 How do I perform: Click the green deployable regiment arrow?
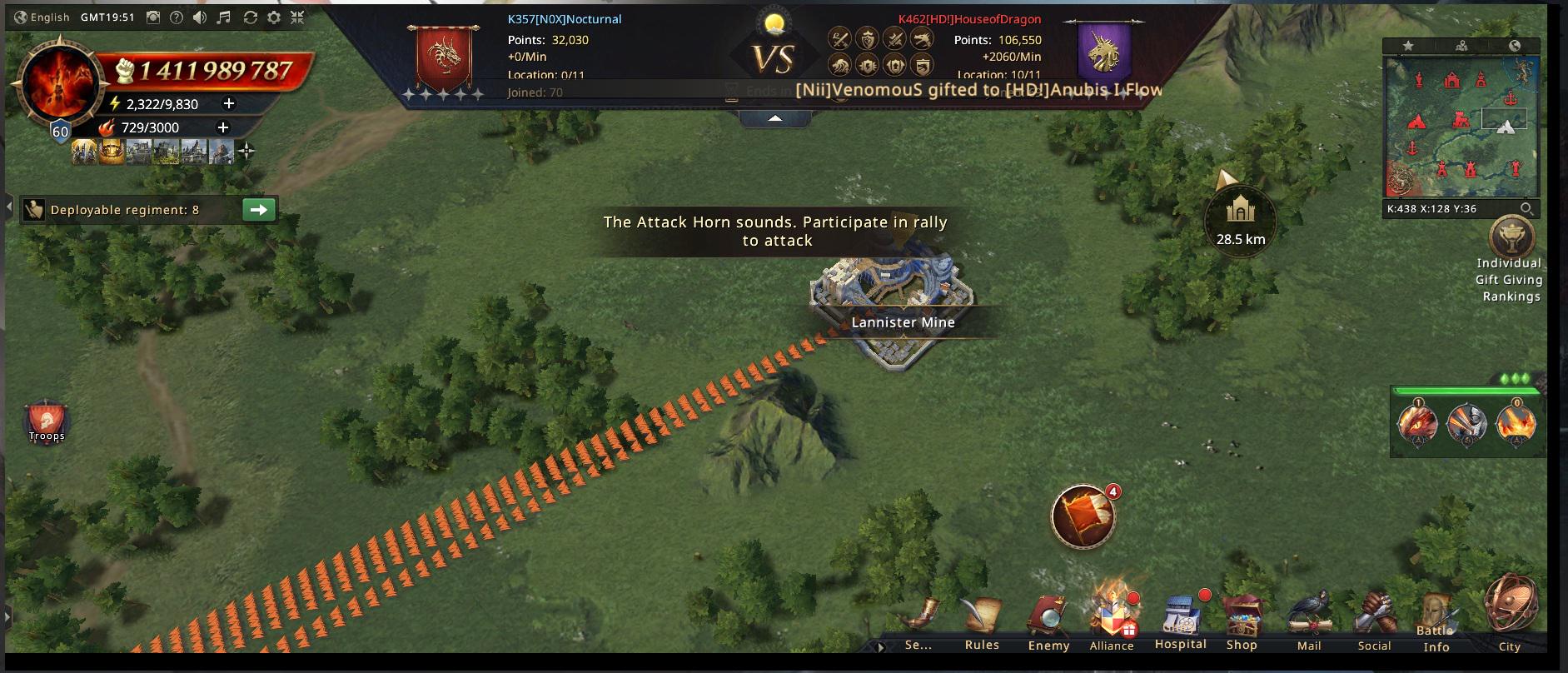point(258,210)
